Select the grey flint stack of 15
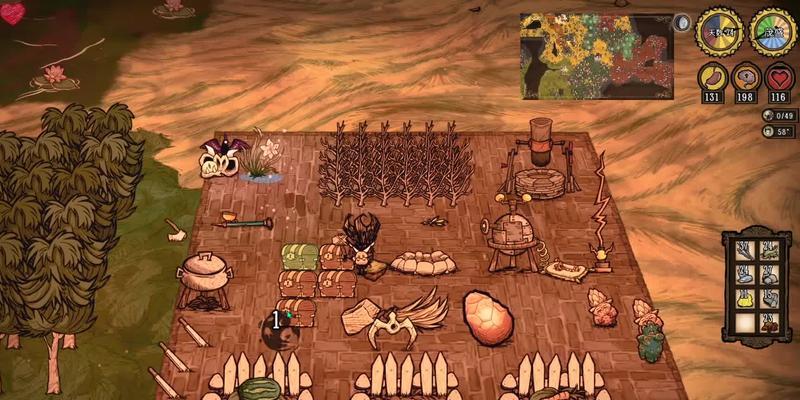 click(x=769, y=298)
